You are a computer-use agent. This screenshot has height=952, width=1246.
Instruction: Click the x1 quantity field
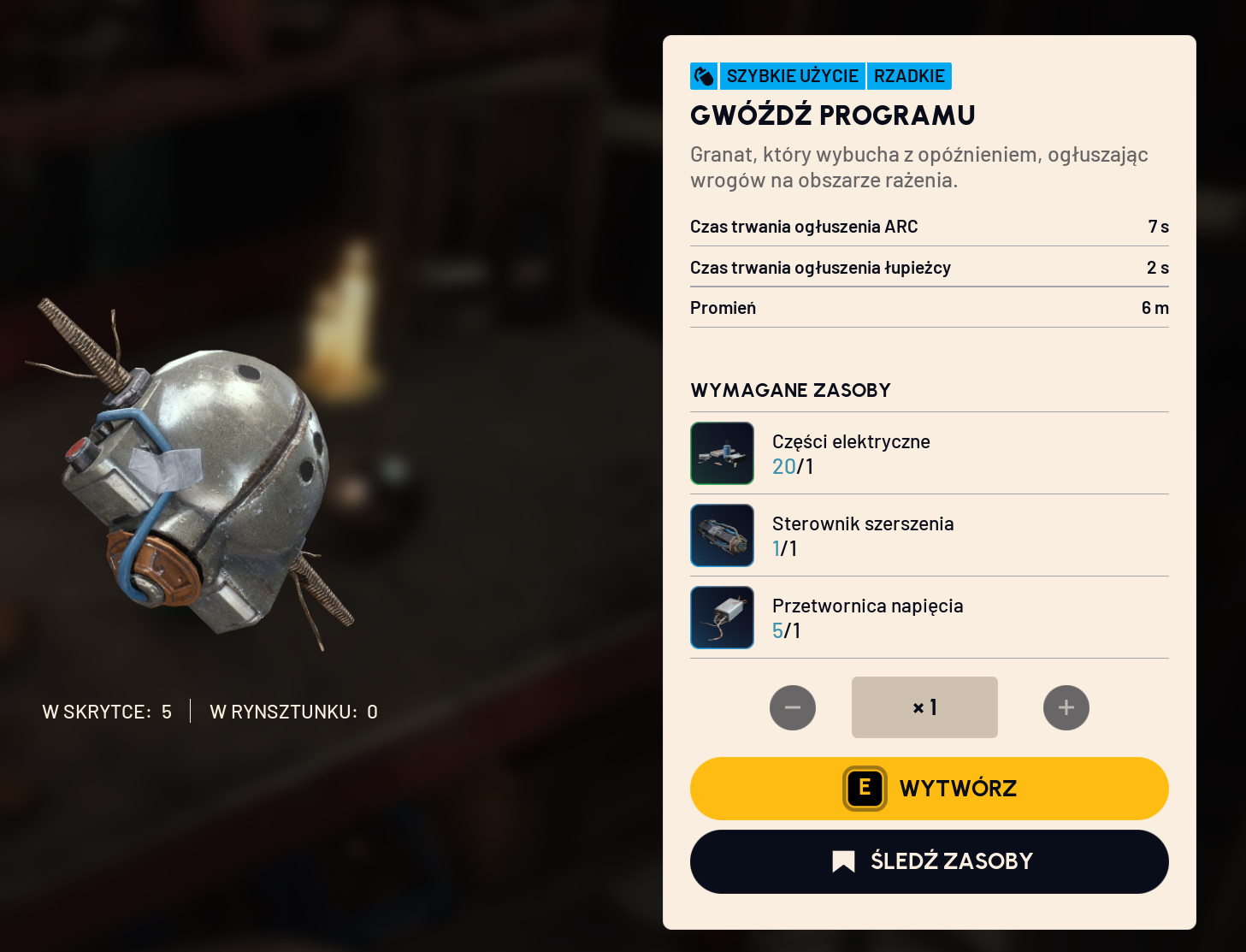tap(924, 707)
